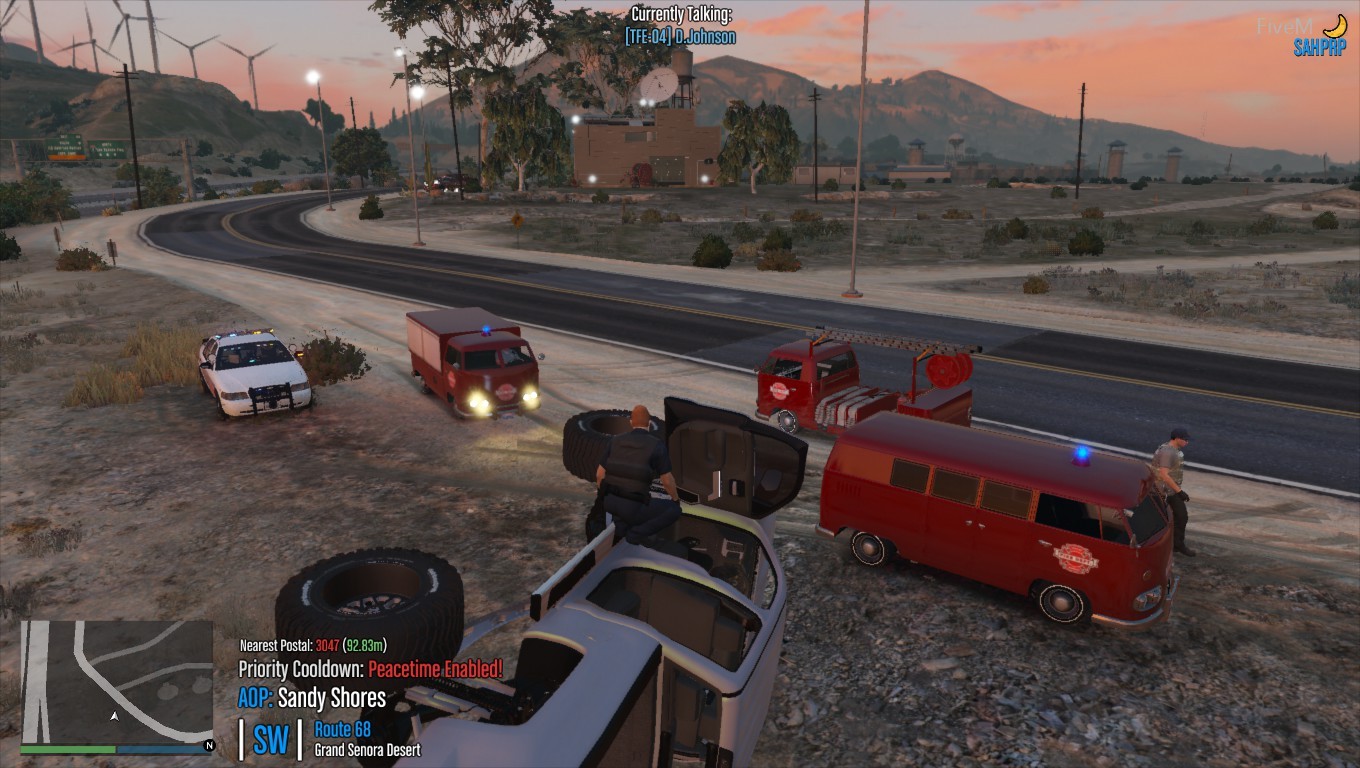
Task: Select the talking player D.Johnson entry
Action: click(680, 37)
